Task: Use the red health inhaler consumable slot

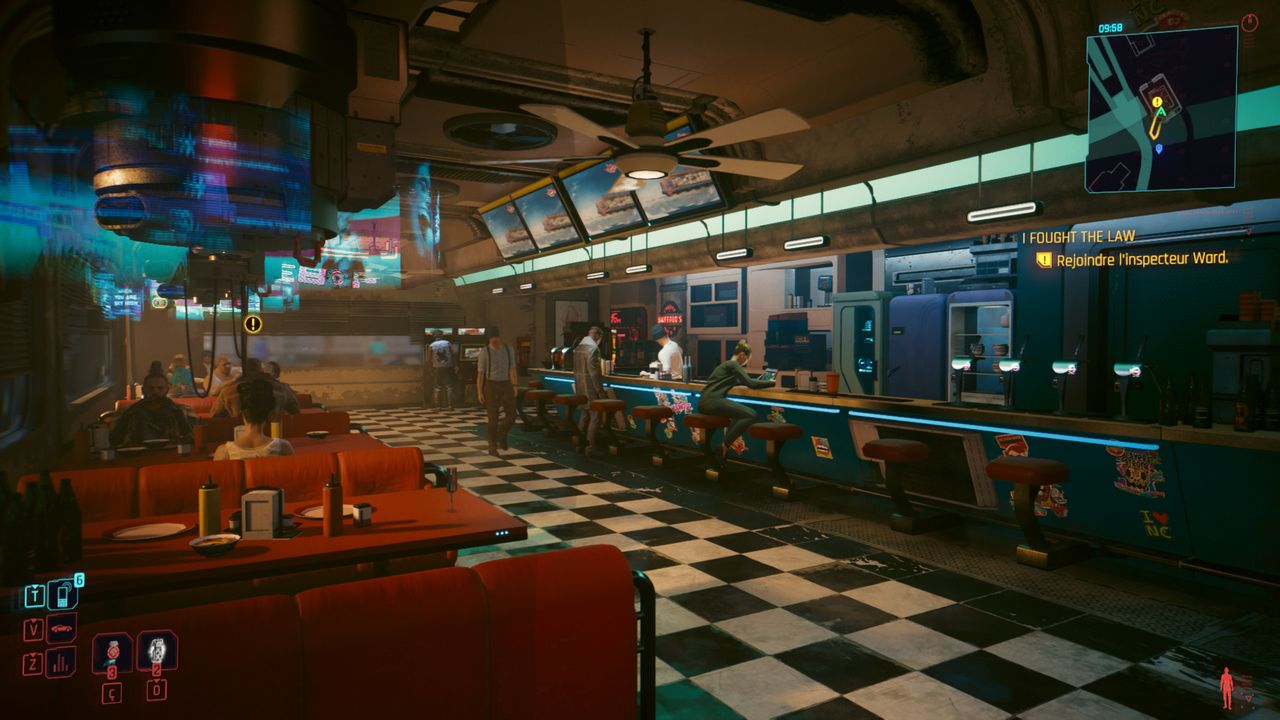Action: pos(112,653)
